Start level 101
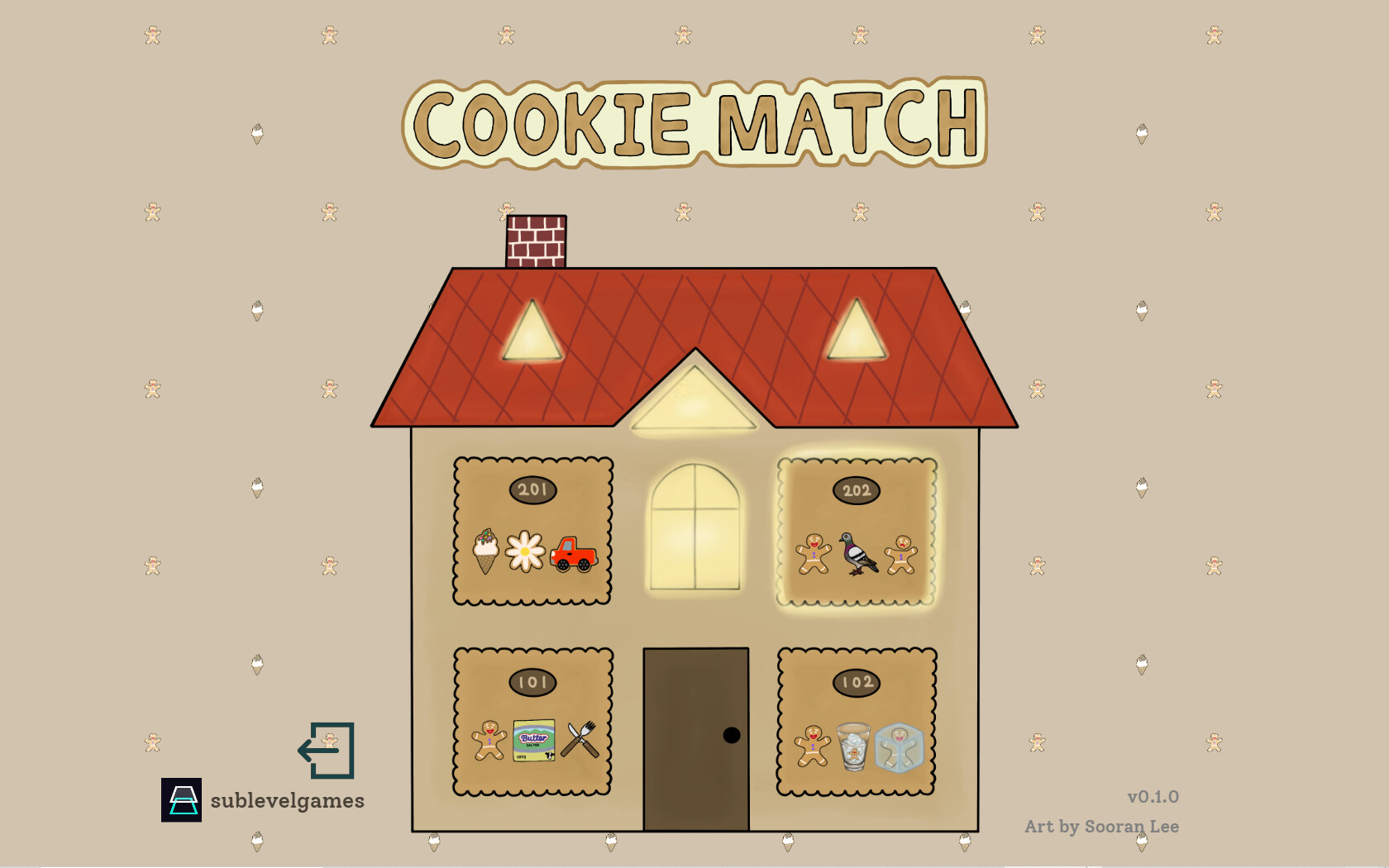 click(532, 719)
